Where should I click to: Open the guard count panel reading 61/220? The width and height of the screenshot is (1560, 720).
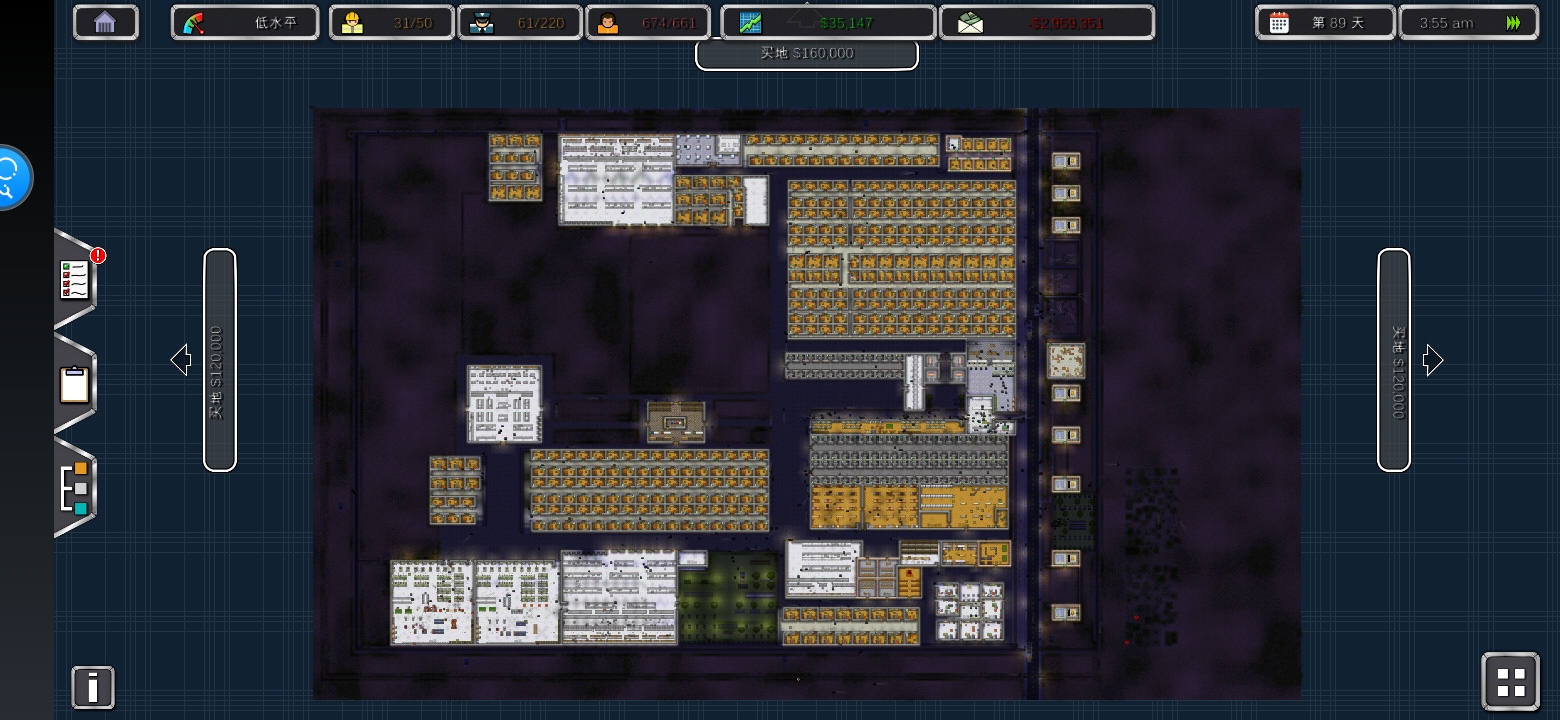520,22
